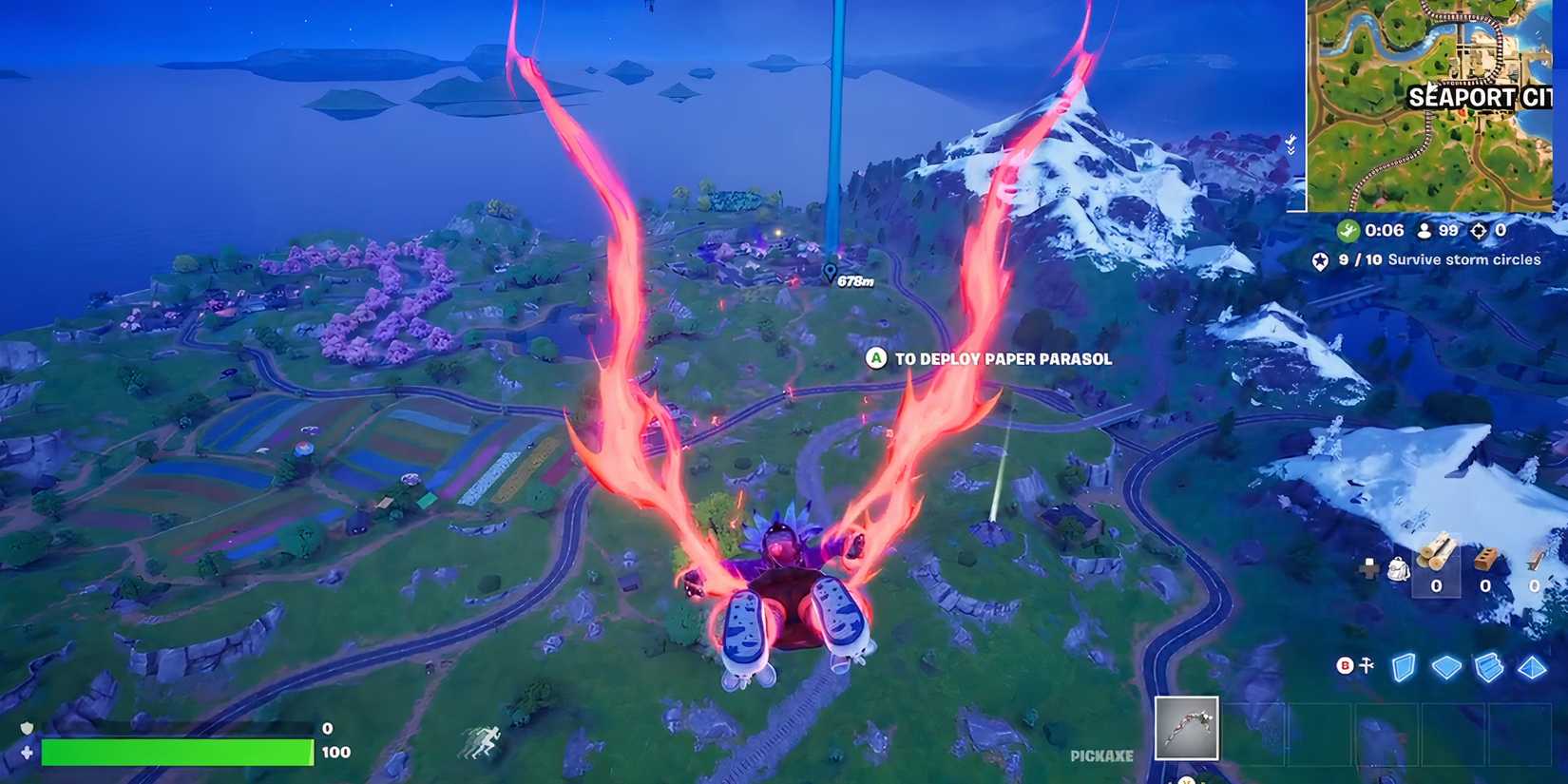Click the eliminations crosshair icon
The image size is (1568, 784).
click(1478, 231)
